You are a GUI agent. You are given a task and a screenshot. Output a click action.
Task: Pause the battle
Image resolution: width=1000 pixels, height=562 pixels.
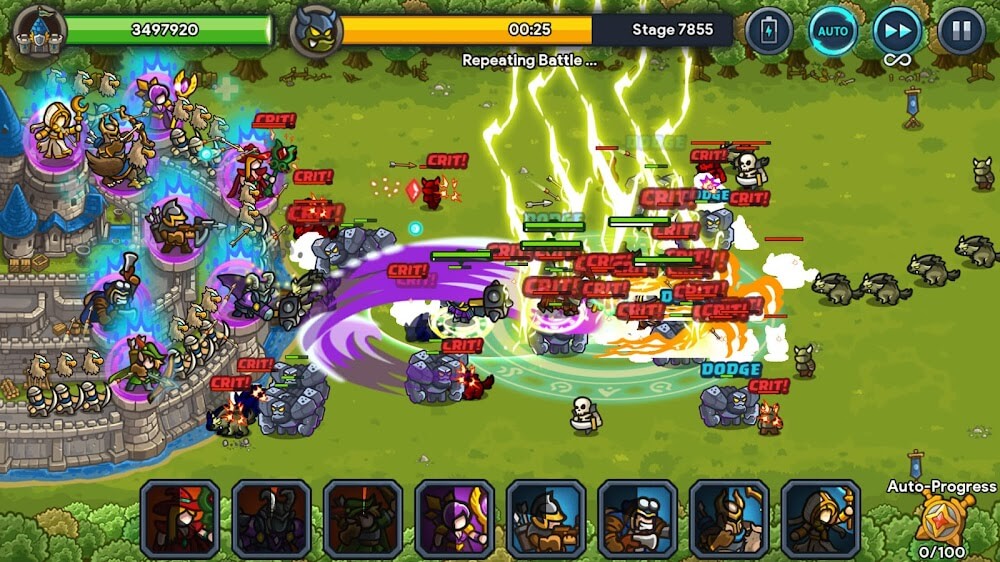(x=960, y=31)
